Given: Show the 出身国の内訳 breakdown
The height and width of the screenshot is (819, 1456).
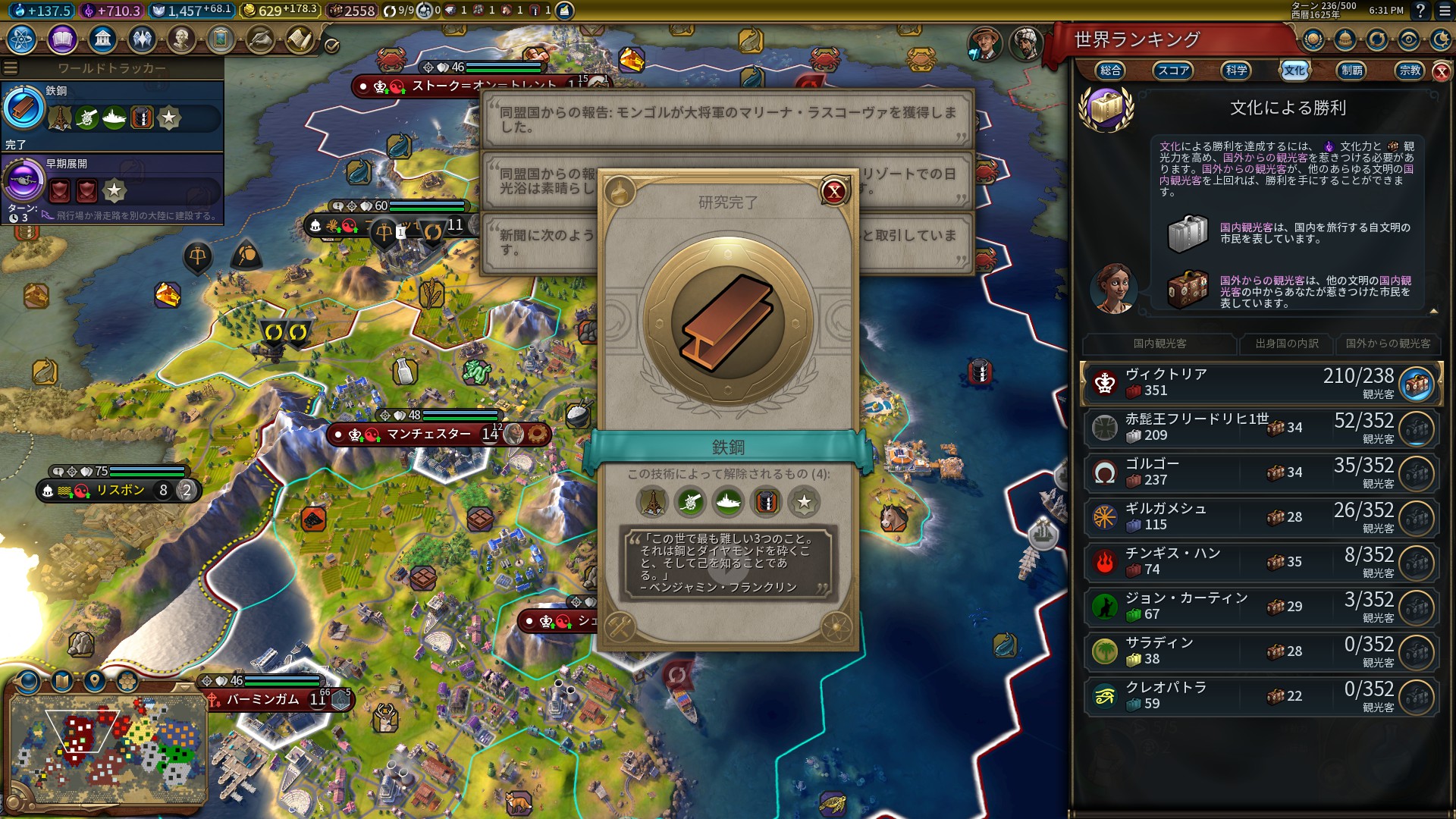Looking at the screenshot, I should pyautogui.click(x=1287, y=344).
